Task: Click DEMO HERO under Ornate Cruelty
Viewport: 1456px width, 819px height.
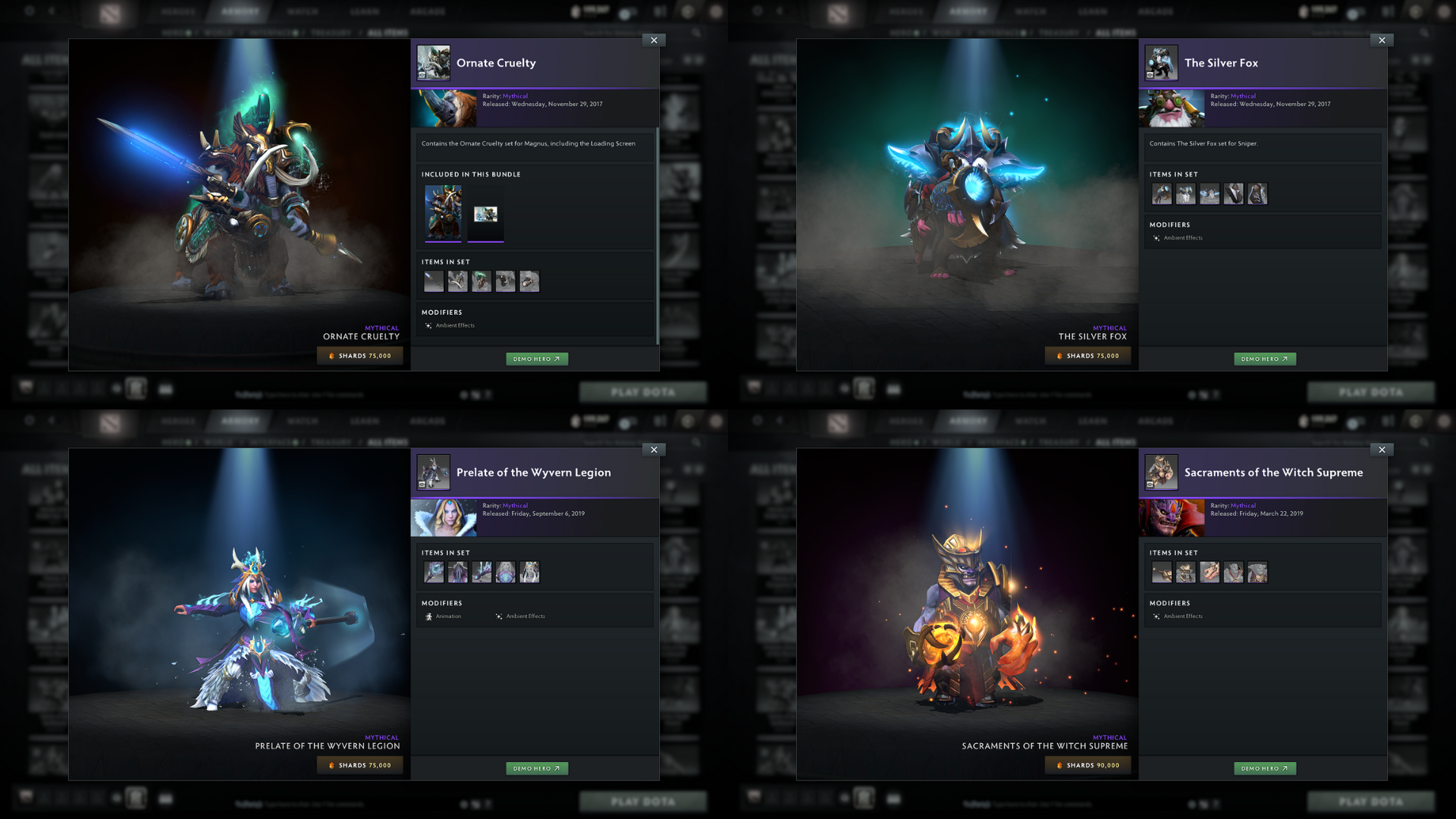Action: [x=537, y=359]
